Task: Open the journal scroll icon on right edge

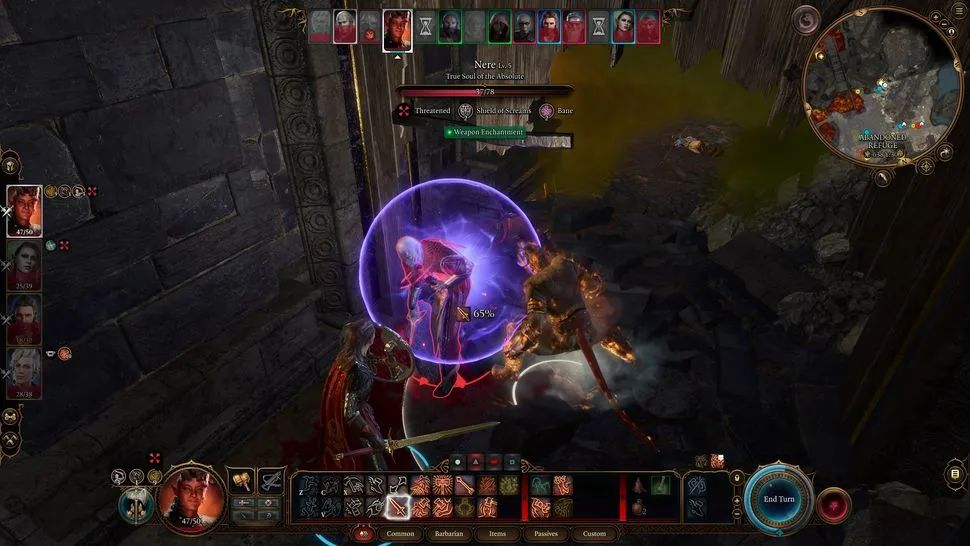Action: pos(955,473)
